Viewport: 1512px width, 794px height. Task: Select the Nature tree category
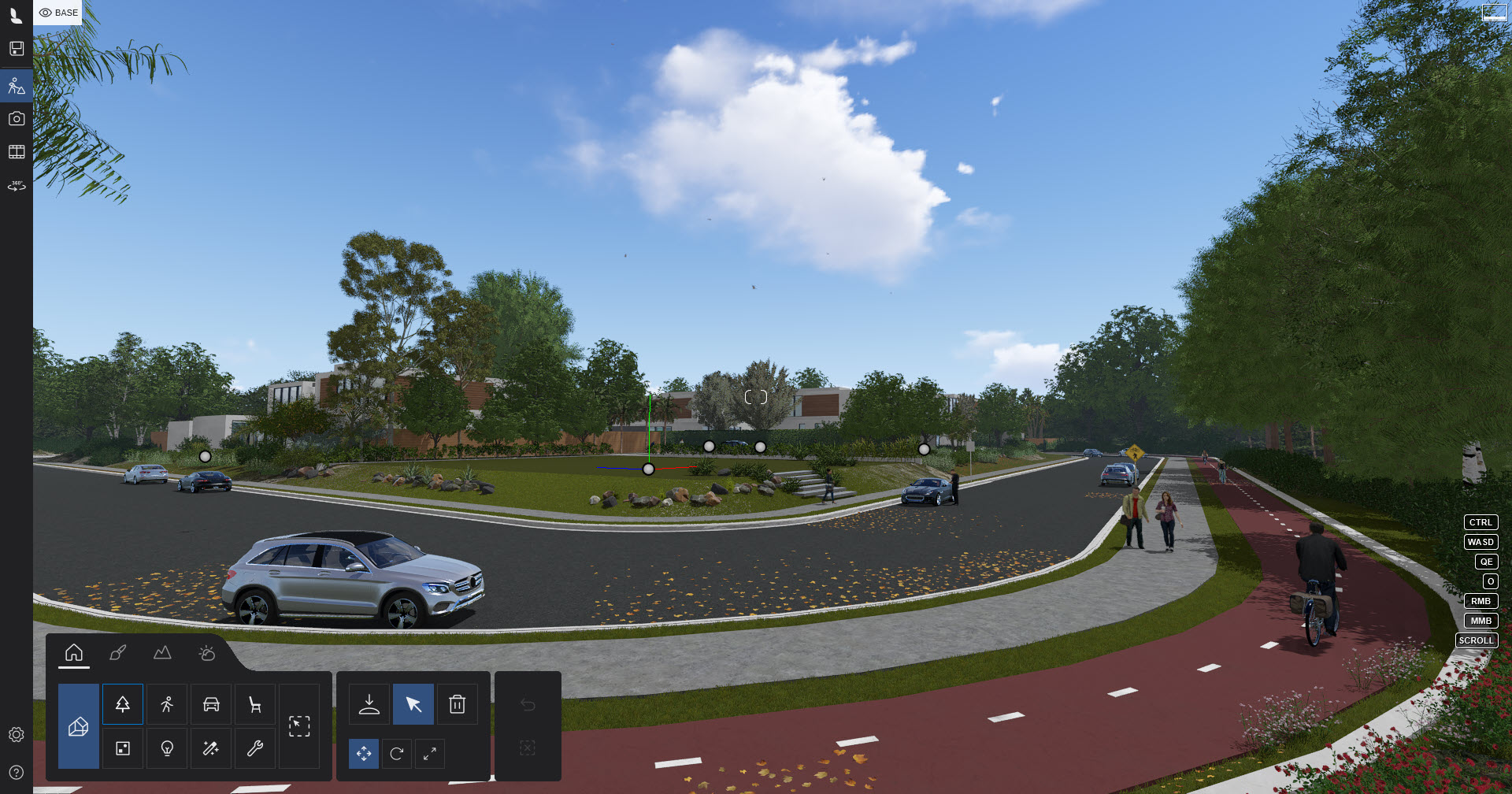(123, 704)
